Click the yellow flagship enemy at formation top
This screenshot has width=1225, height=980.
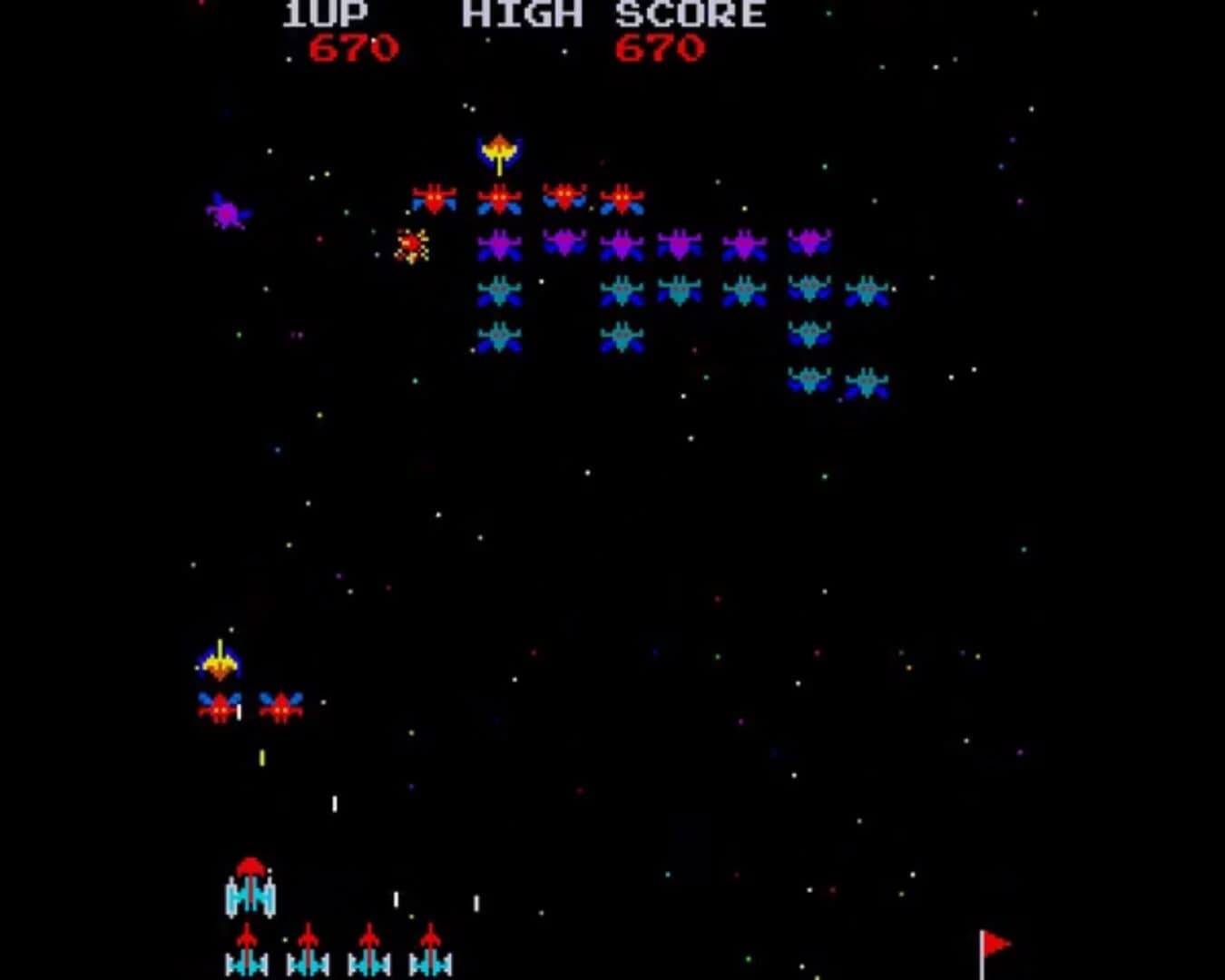[x=498, y=152]
